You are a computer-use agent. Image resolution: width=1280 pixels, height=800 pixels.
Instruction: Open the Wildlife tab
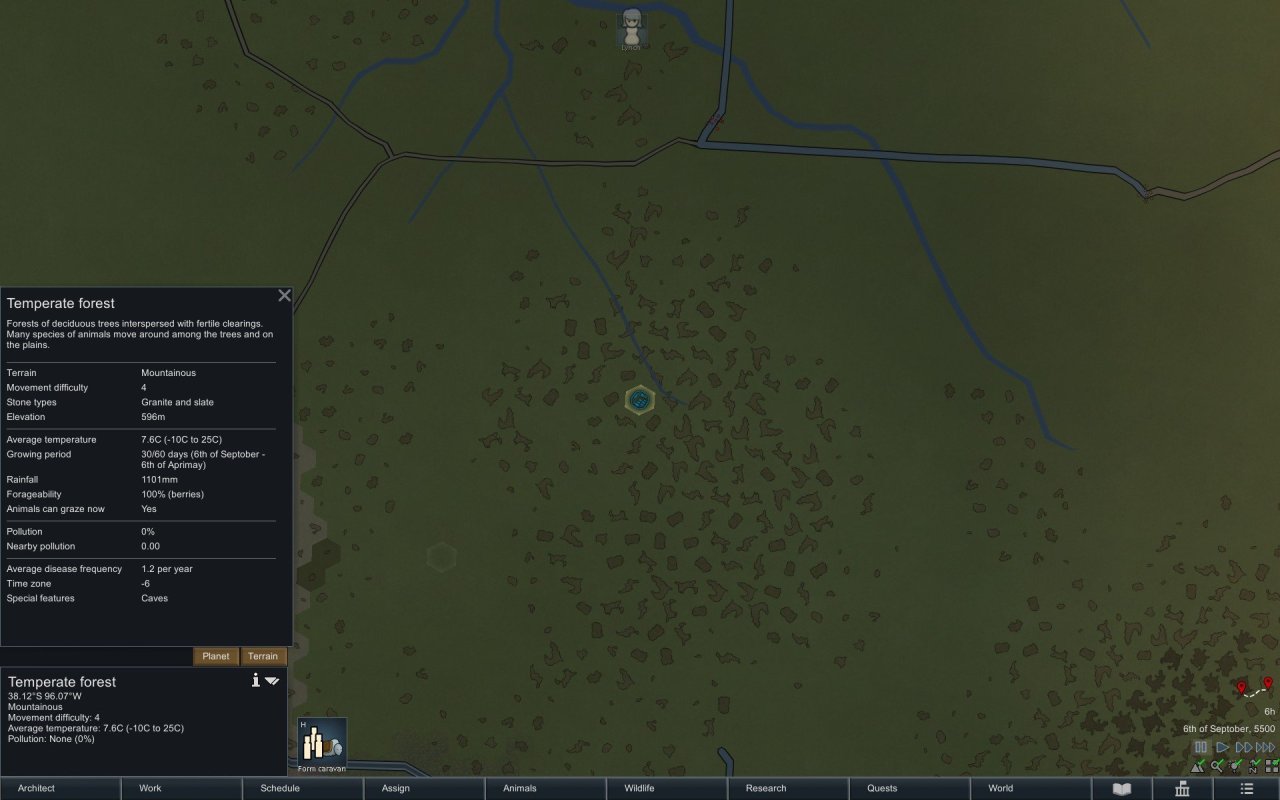pos(665,788)
